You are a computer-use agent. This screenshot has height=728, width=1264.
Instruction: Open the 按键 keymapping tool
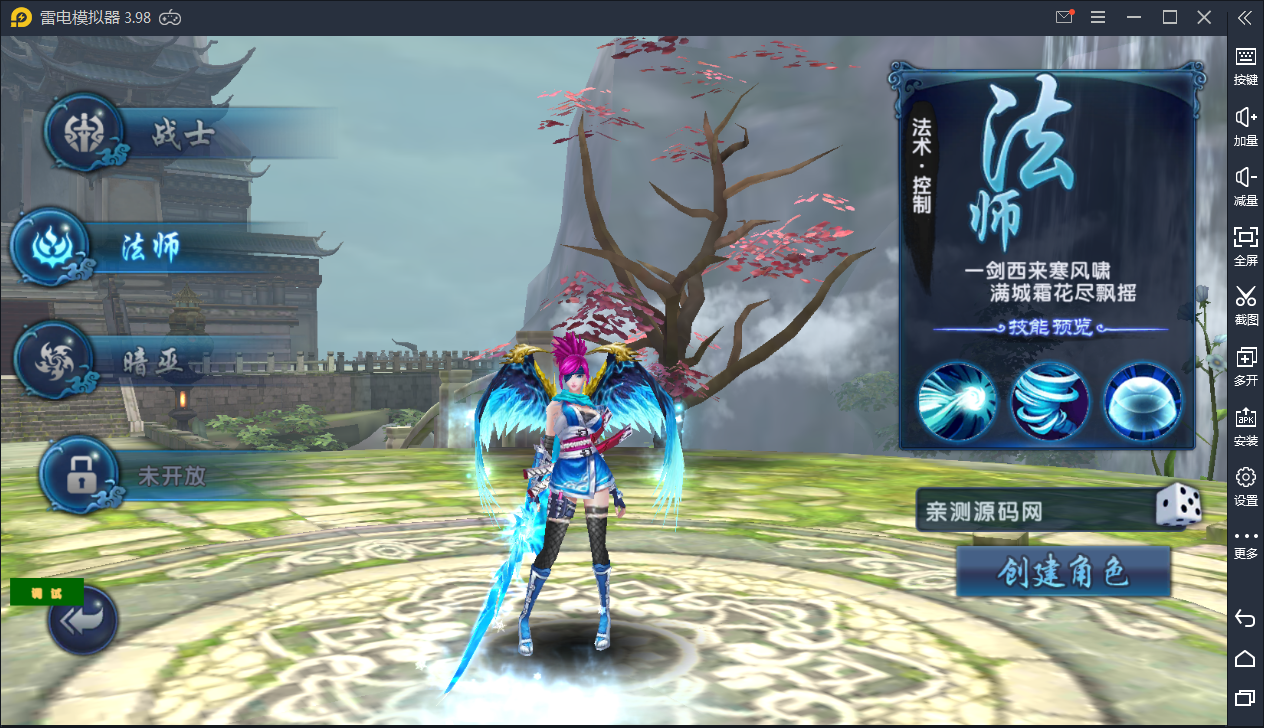(1245, 64)
